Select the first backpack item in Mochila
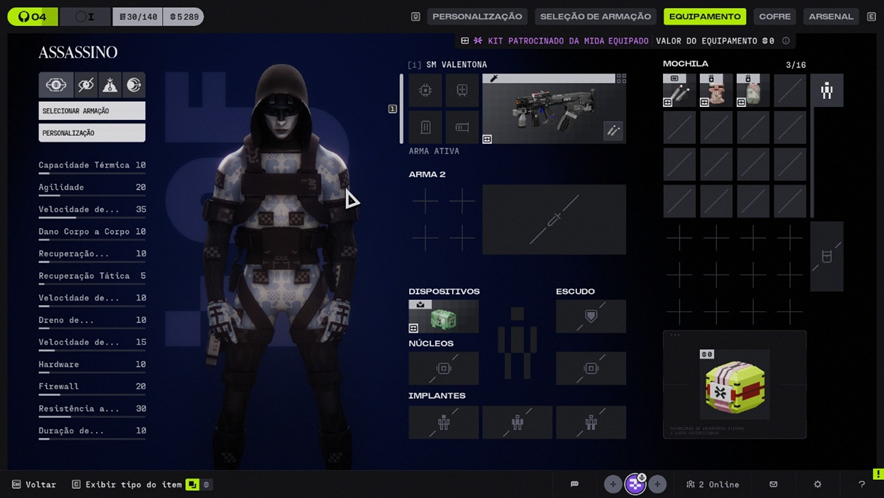 pos(679,91)
